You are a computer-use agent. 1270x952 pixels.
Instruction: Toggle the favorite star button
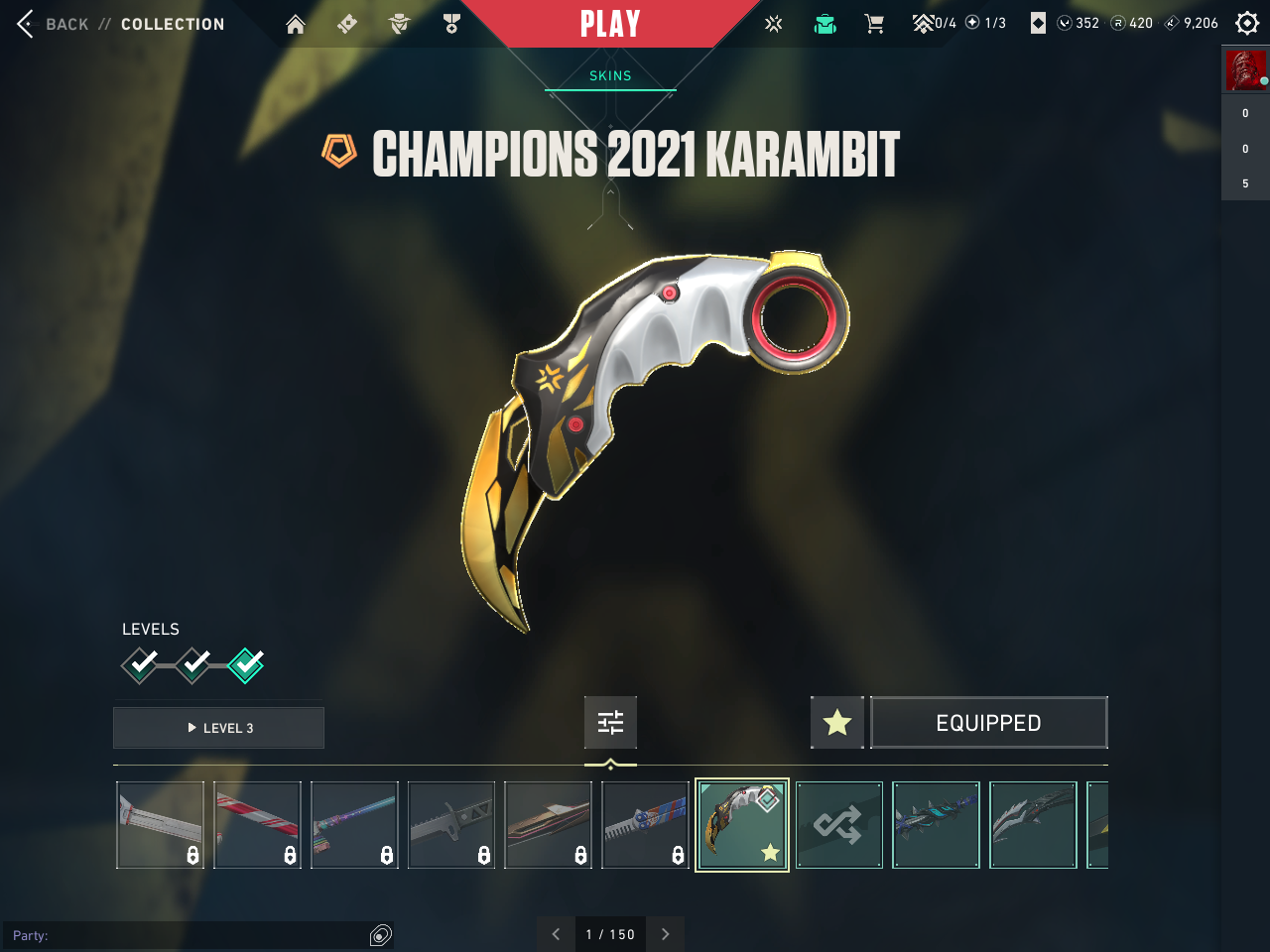point(837,723)
